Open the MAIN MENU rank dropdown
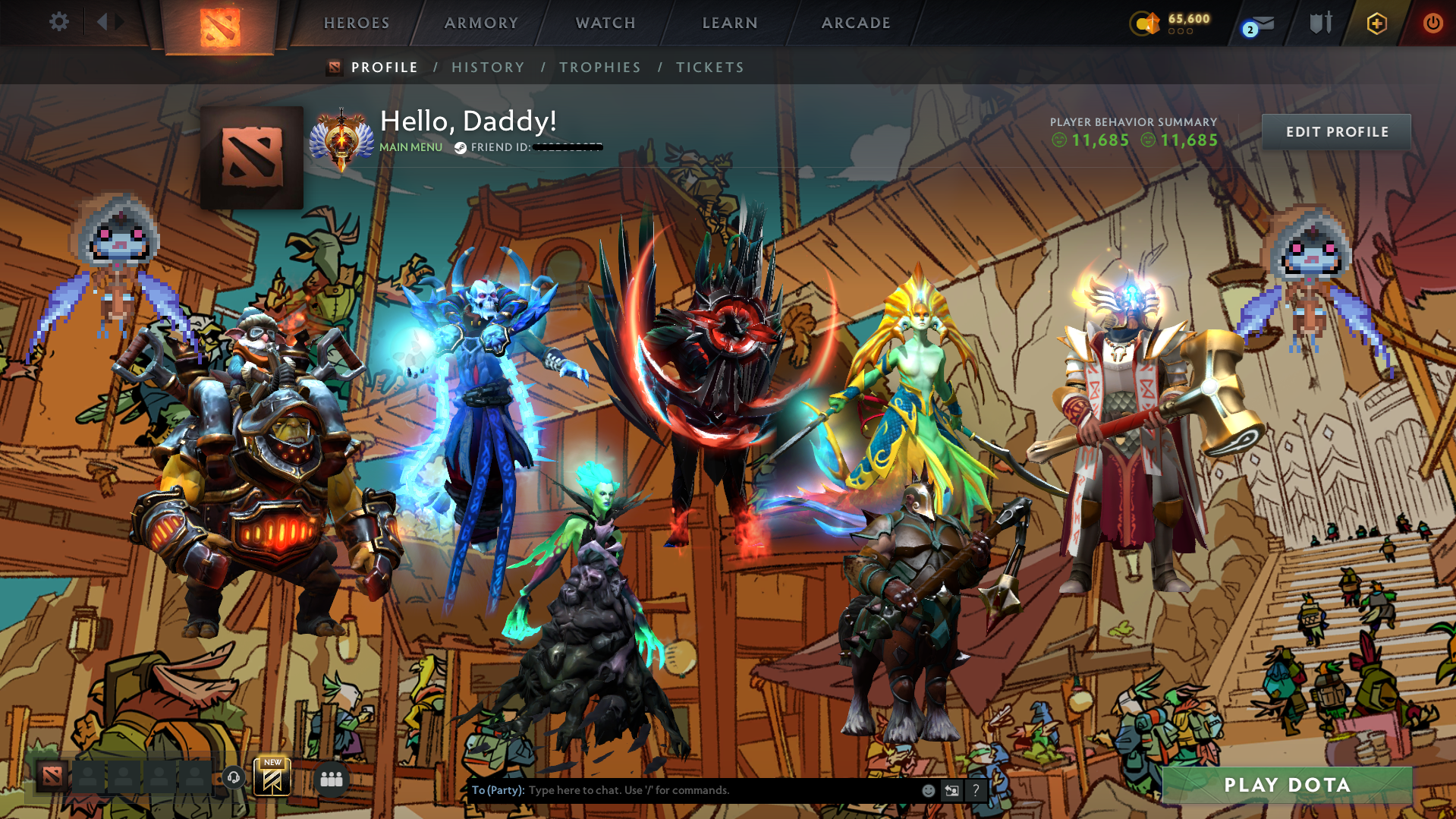 (x=410, y=146)
